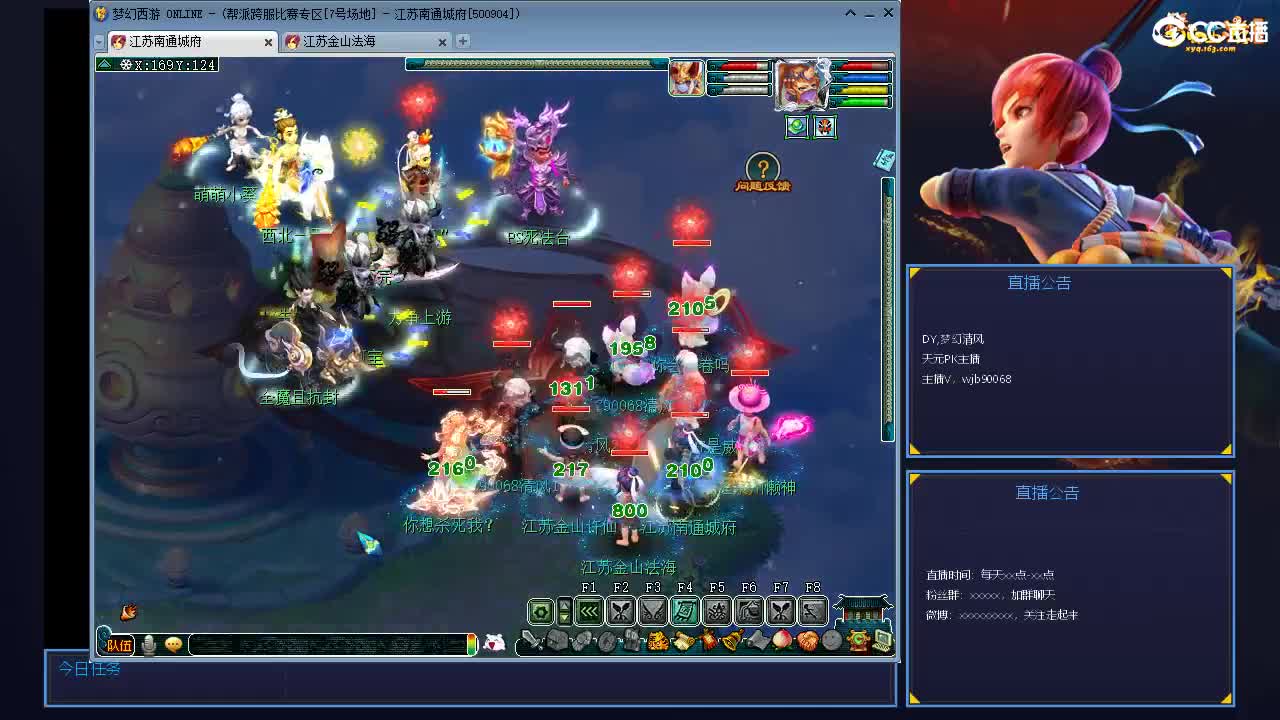Click the F1 double-arrow skill icon
This screenshot has height=720, width=1280.
pos(588,610)
